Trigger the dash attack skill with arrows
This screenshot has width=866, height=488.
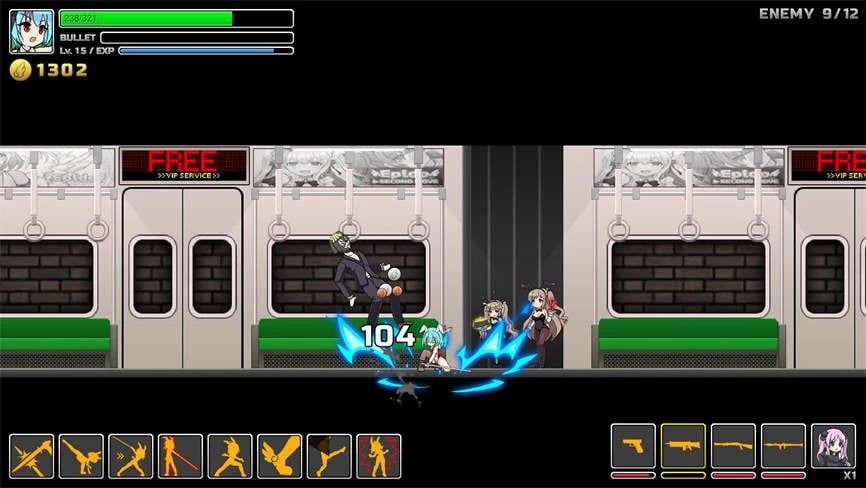131,456
